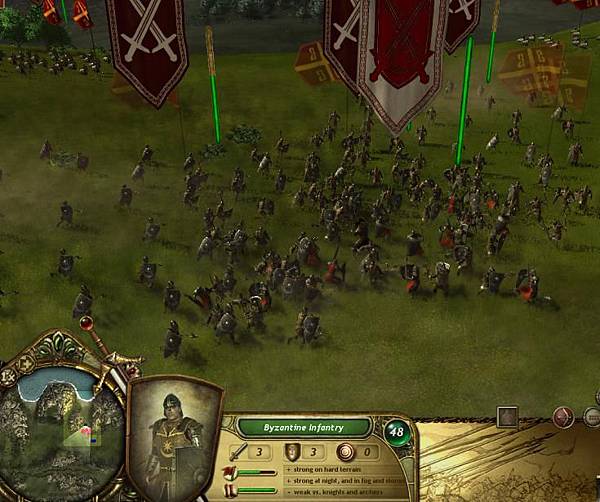Image resolution: width=600 pixels, height=502 pixels.
Task: Select the red crossed-swords unit banner on the left
Action: pyautogui.click(x=147, y=45)
